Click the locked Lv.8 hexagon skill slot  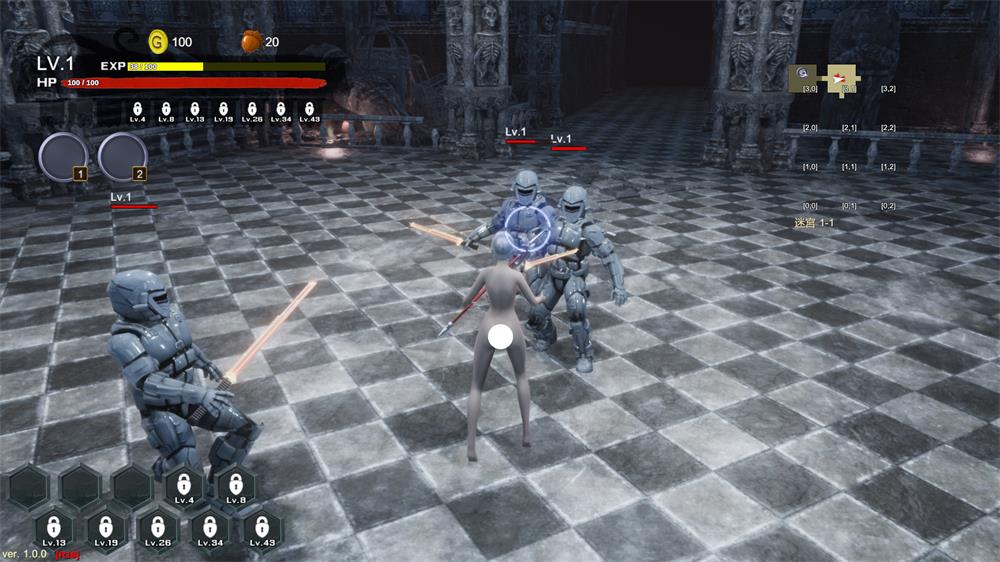(x=236, y=487)
